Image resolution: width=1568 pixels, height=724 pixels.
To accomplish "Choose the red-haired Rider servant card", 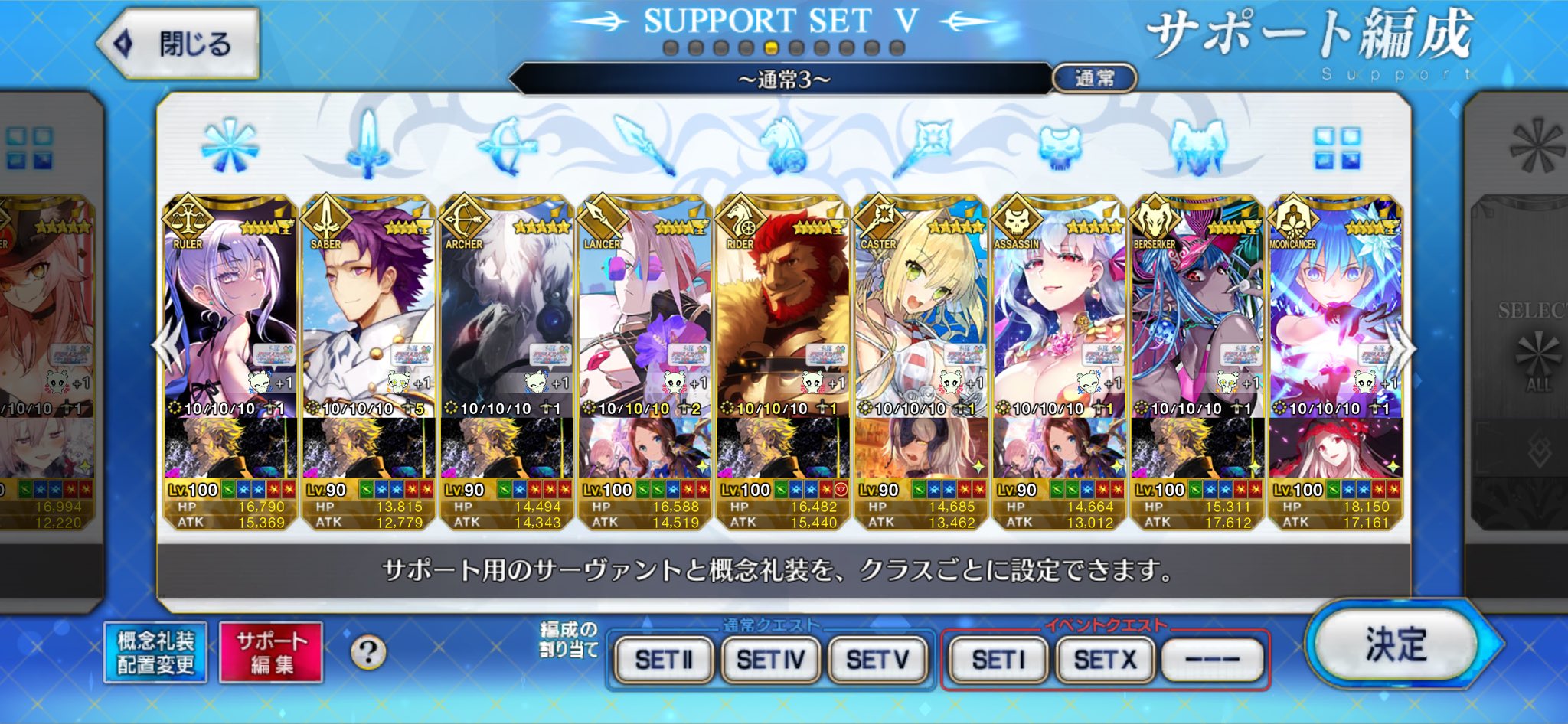I will (782, 321).
